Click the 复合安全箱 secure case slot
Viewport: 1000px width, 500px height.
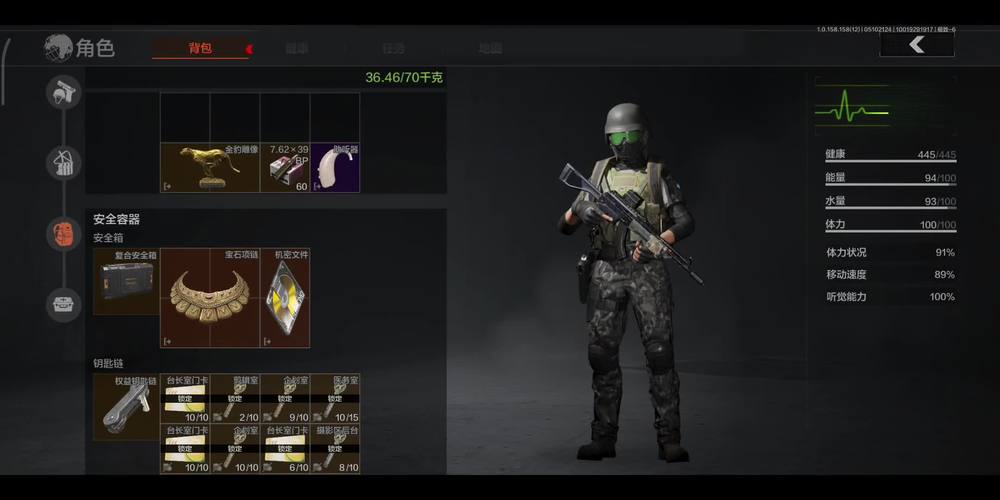tap(126, 281)
